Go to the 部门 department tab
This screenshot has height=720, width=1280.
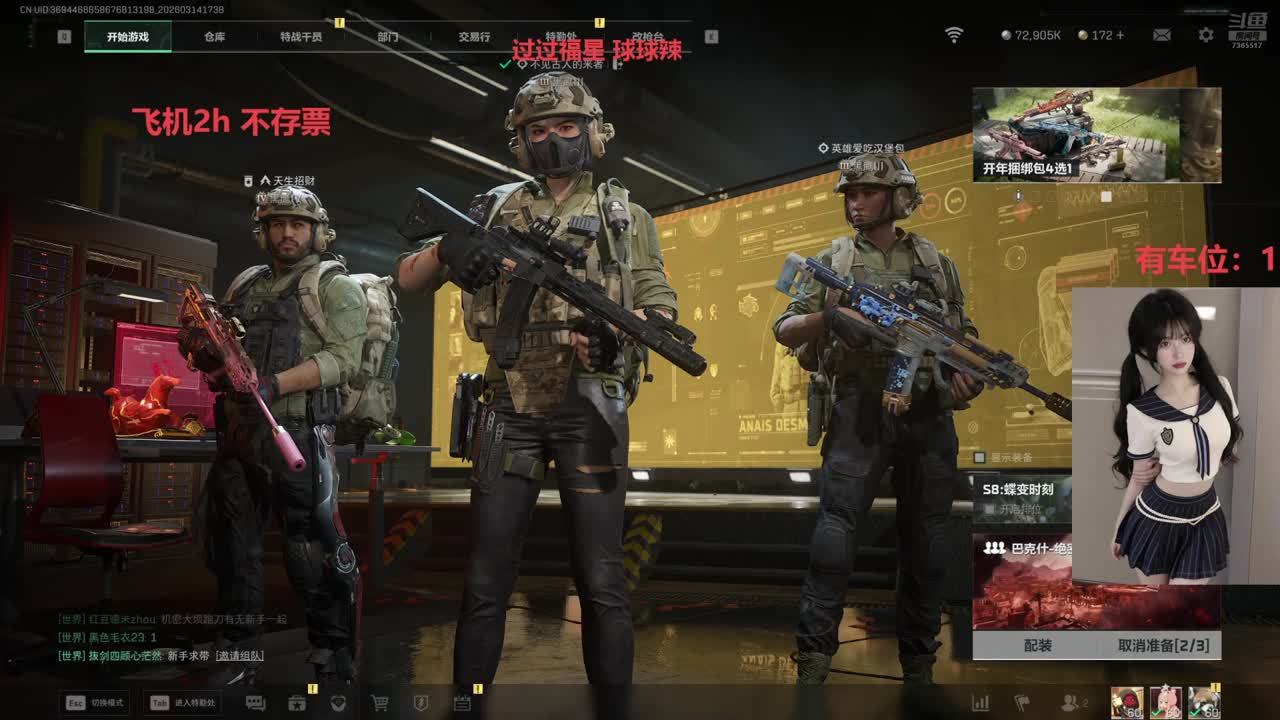(x=388, y=37)
